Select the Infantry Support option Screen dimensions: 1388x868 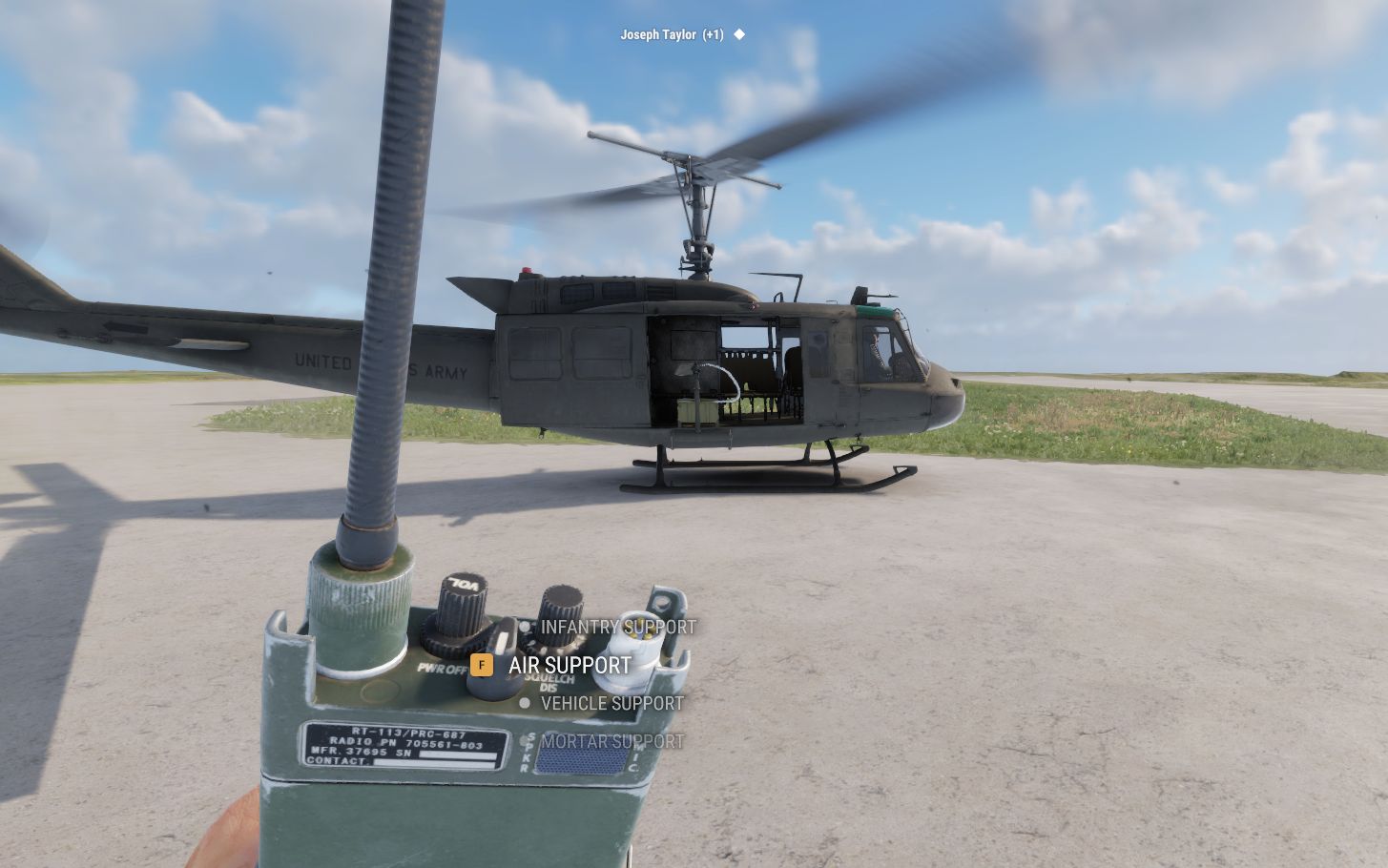point(618,628)
